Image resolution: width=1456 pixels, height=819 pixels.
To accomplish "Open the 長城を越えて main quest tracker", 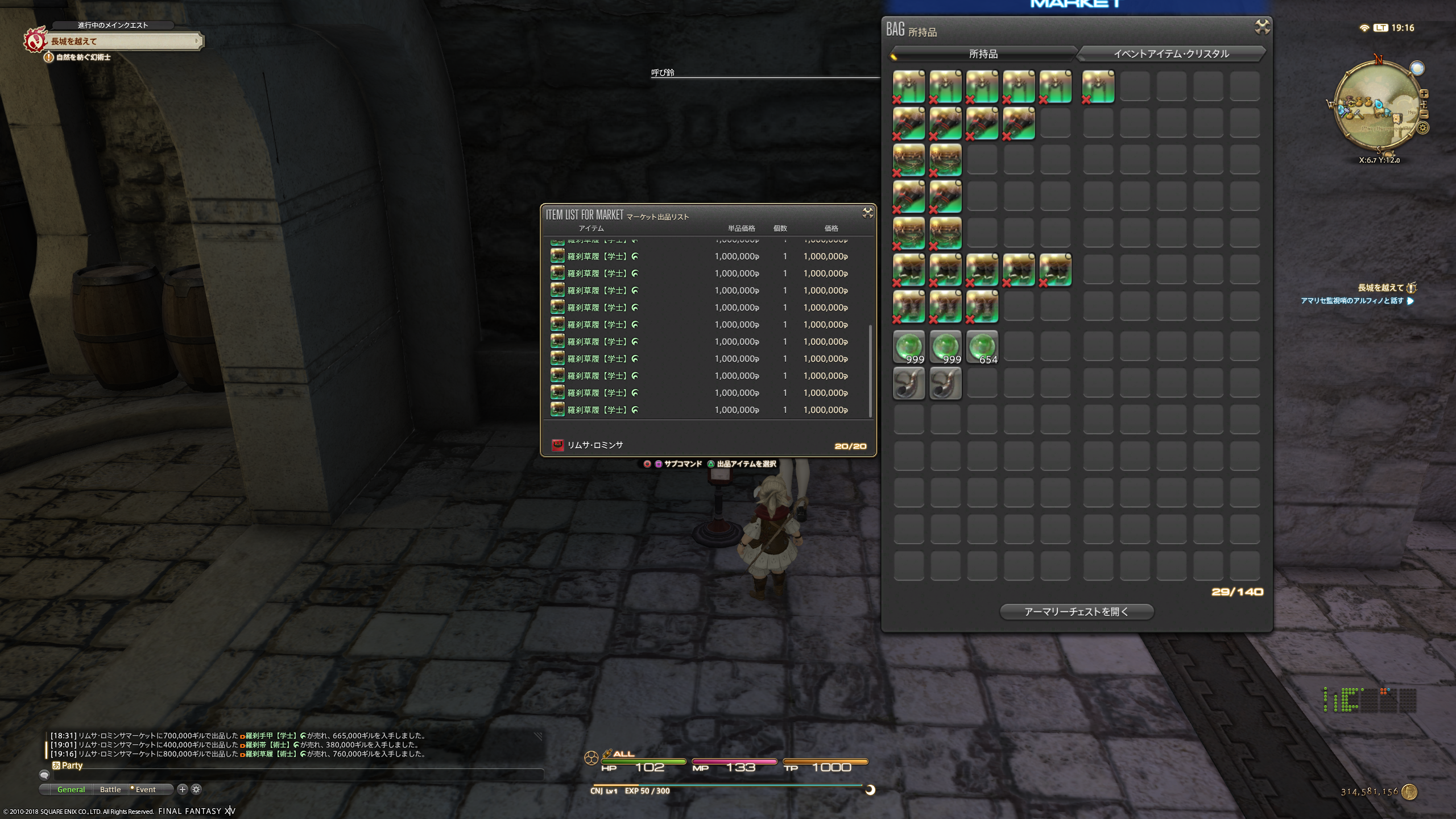I will pos(122,41).
